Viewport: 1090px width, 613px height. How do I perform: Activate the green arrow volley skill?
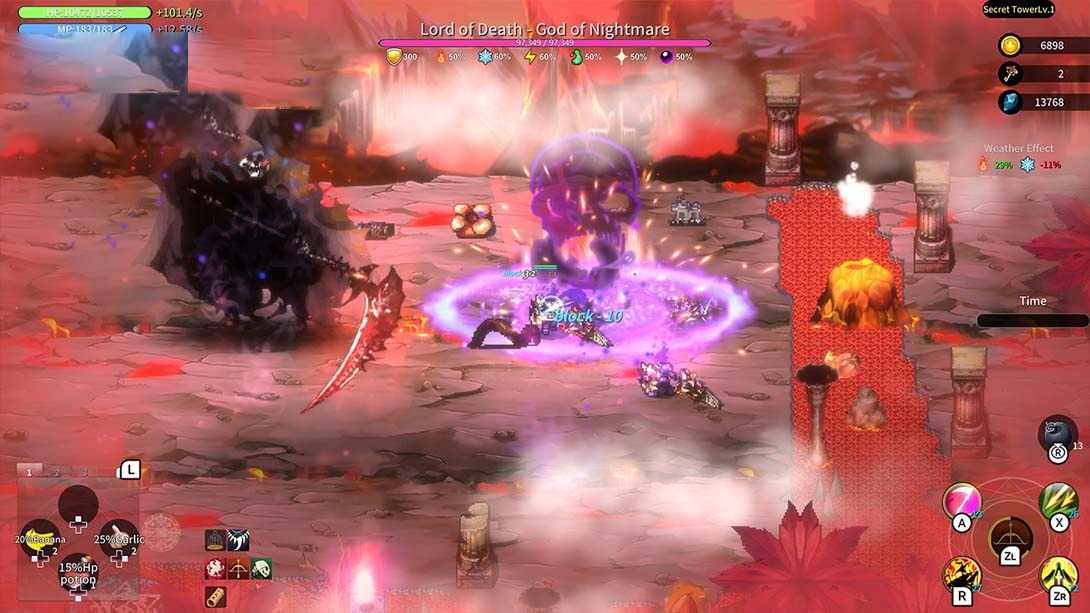click(1057, 502)
